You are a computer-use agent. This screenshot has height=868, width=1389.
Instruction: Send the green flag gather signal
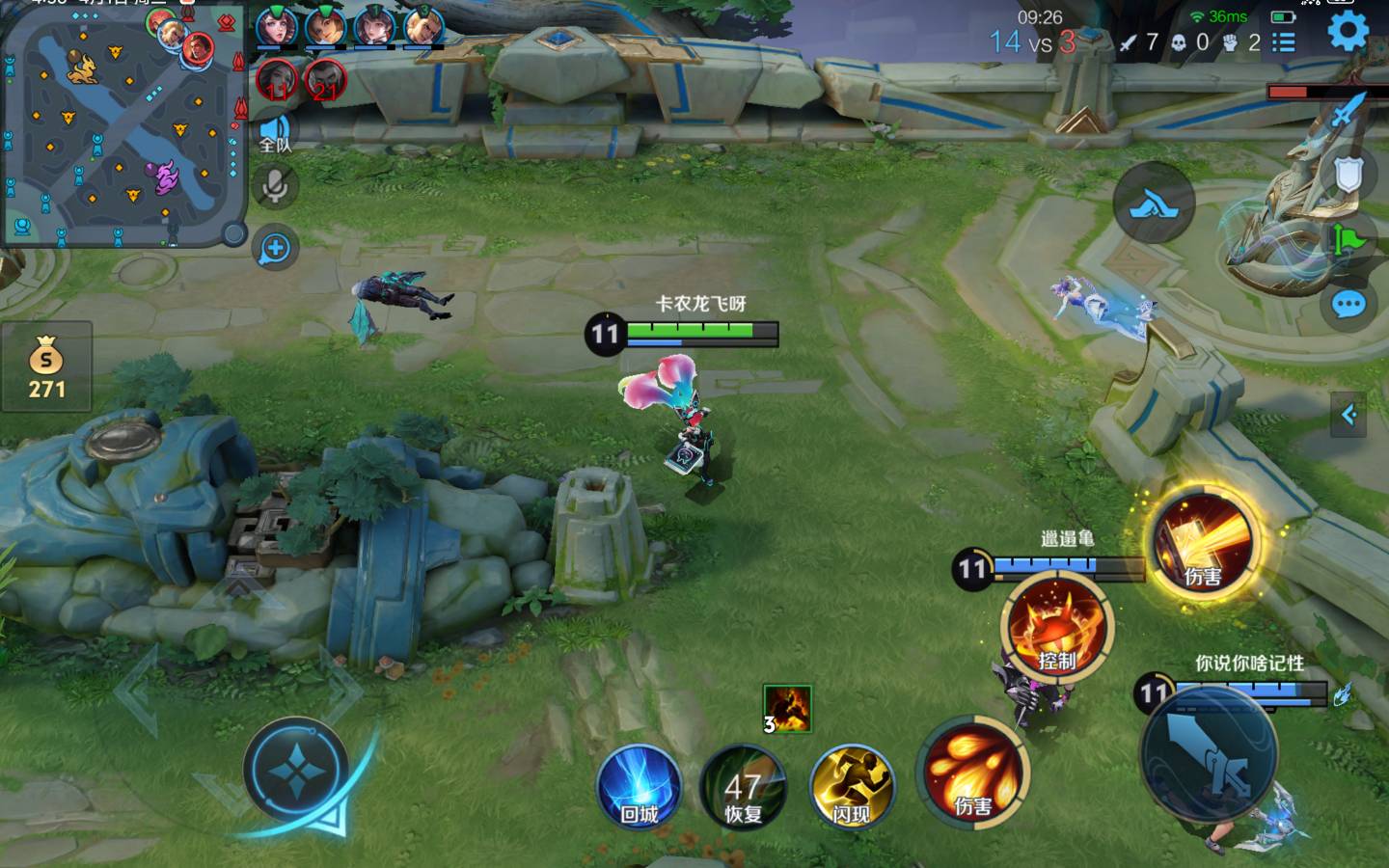click(1348, 238)
